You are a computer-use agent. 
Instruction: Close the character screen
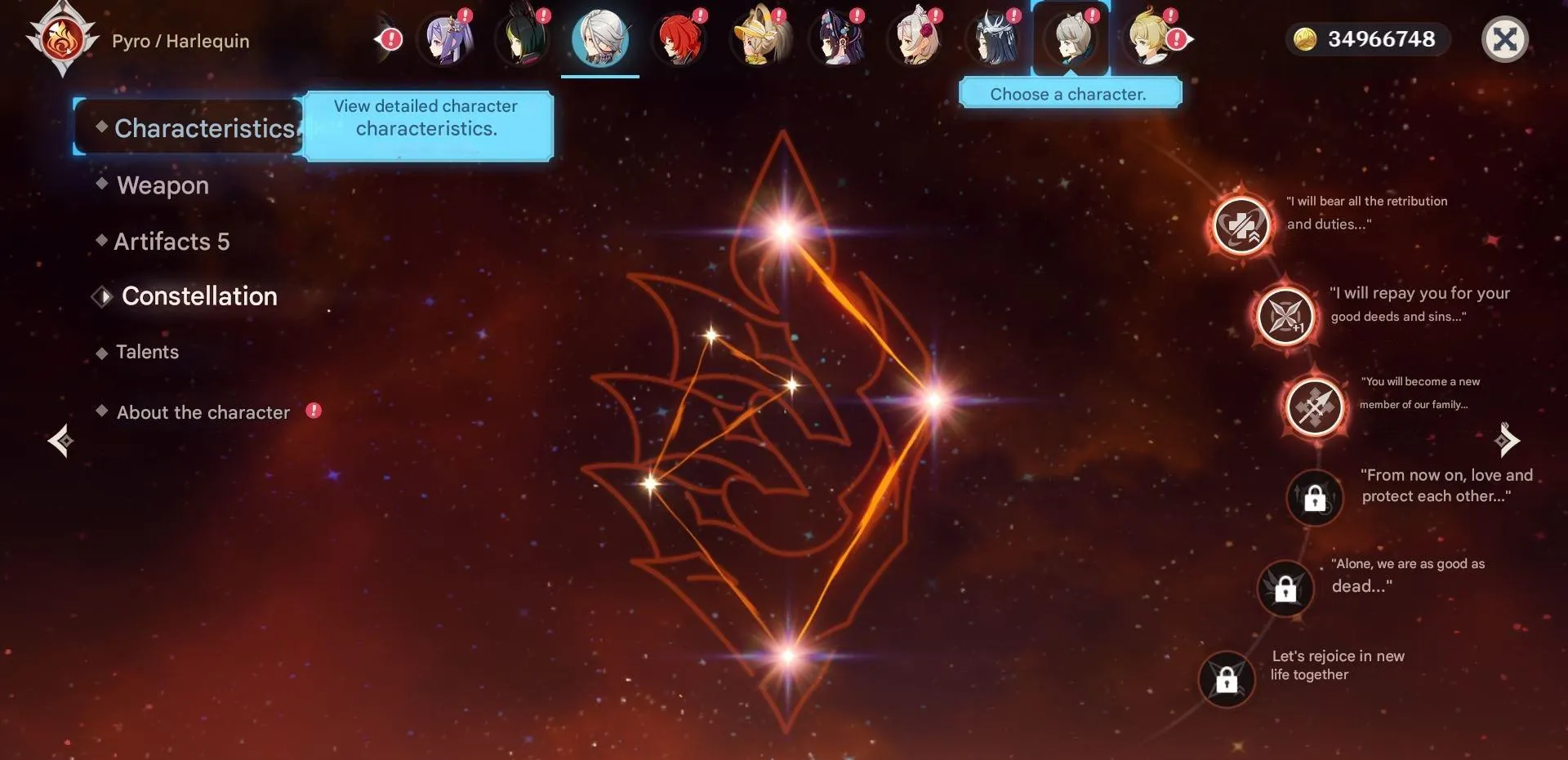[x=1504, y=39]
